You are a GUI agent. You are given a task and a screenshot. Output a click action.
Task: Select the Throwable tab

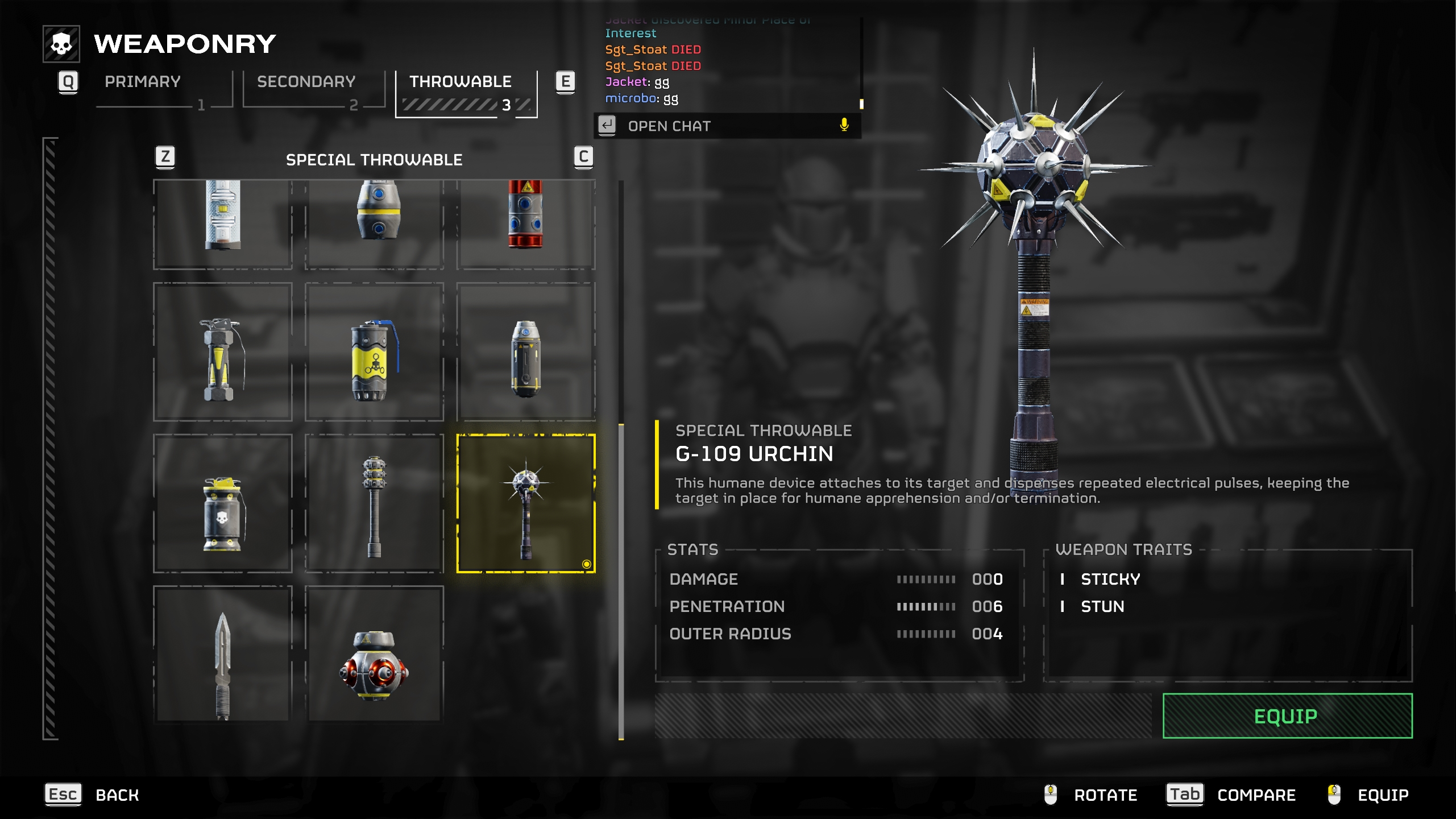point(460,82)
